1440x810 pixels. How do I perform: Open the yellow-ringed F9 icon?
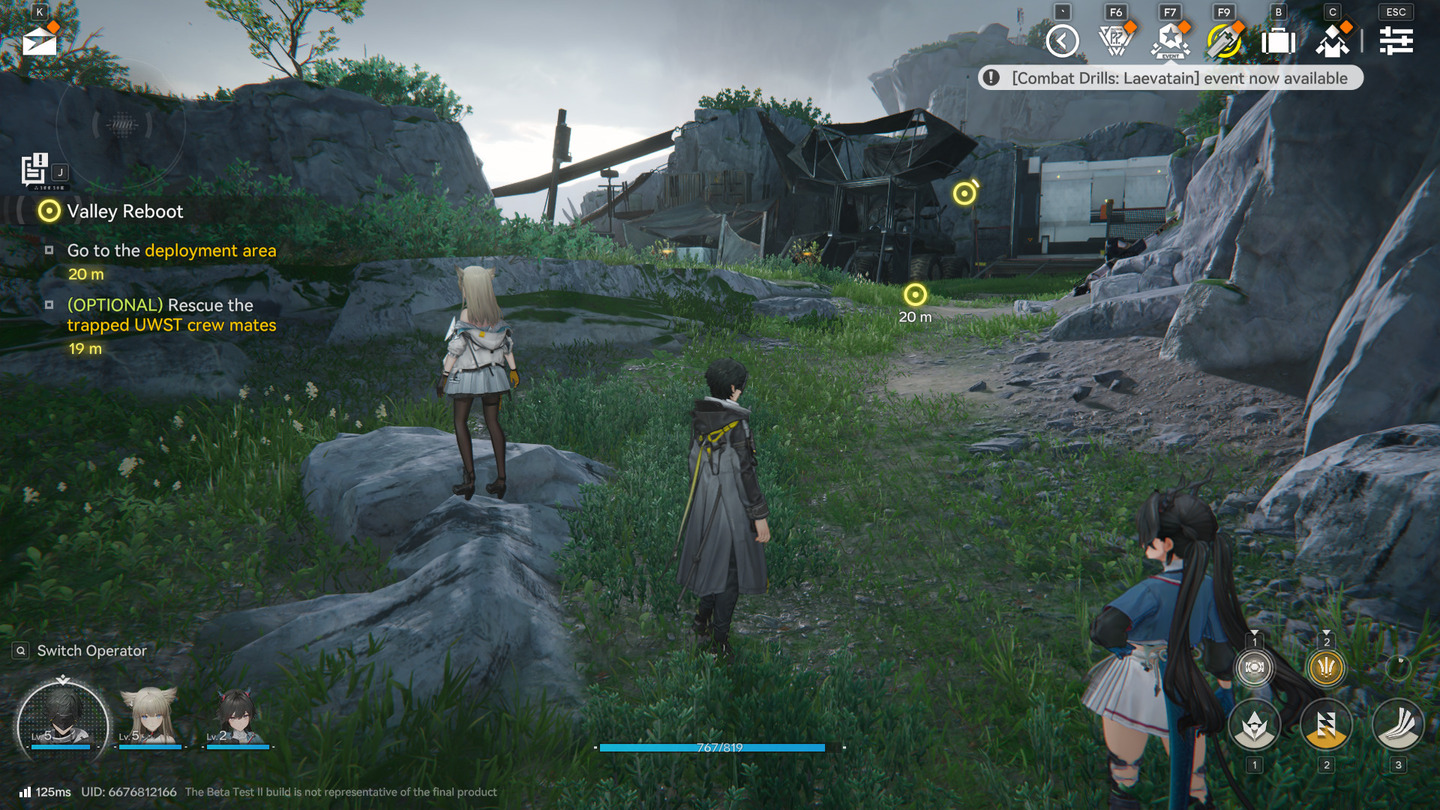pos(1223,41)
